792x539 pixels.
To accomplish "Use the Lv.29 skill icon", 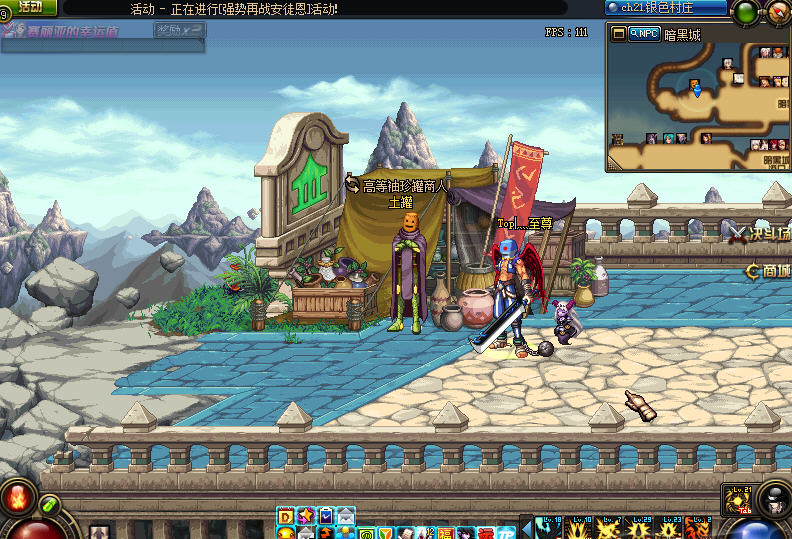I will tap(640, 527).
